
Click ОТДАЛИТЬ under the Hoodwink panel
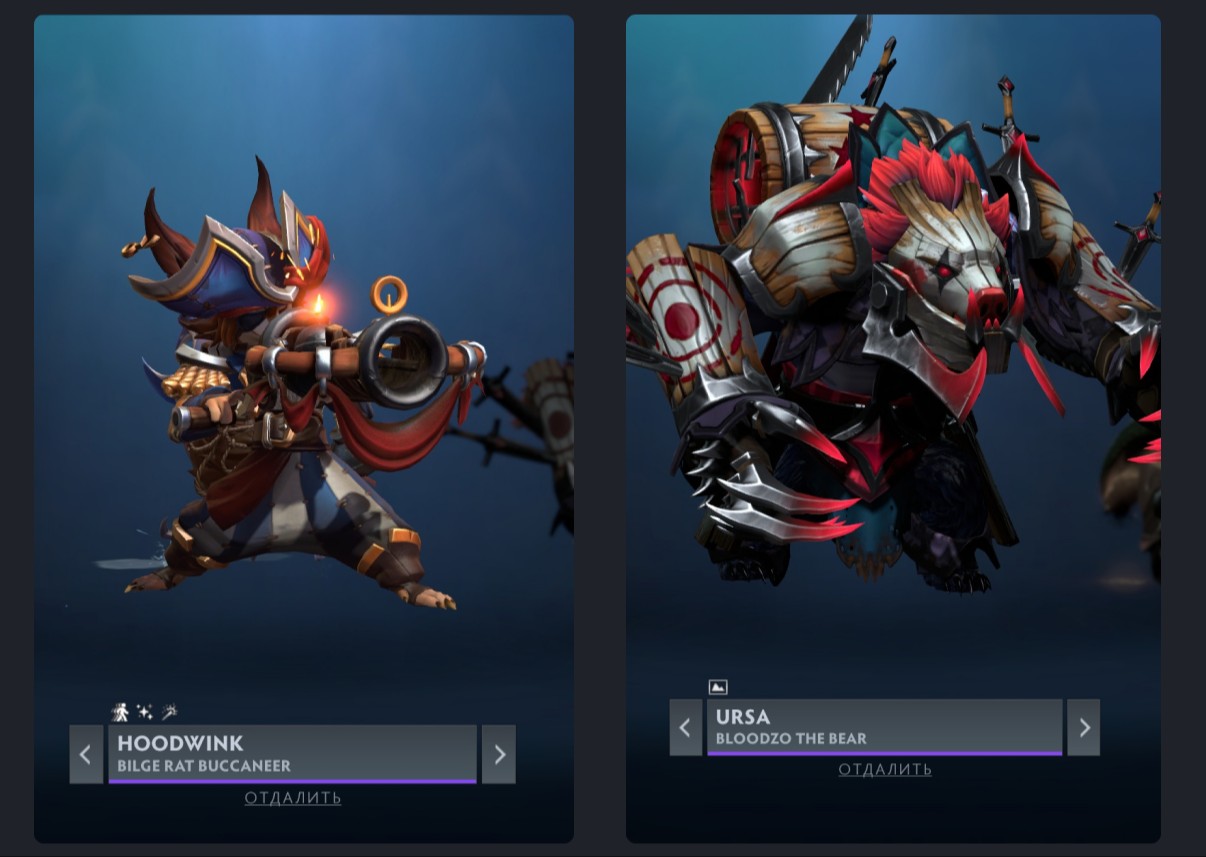point(293,798)
